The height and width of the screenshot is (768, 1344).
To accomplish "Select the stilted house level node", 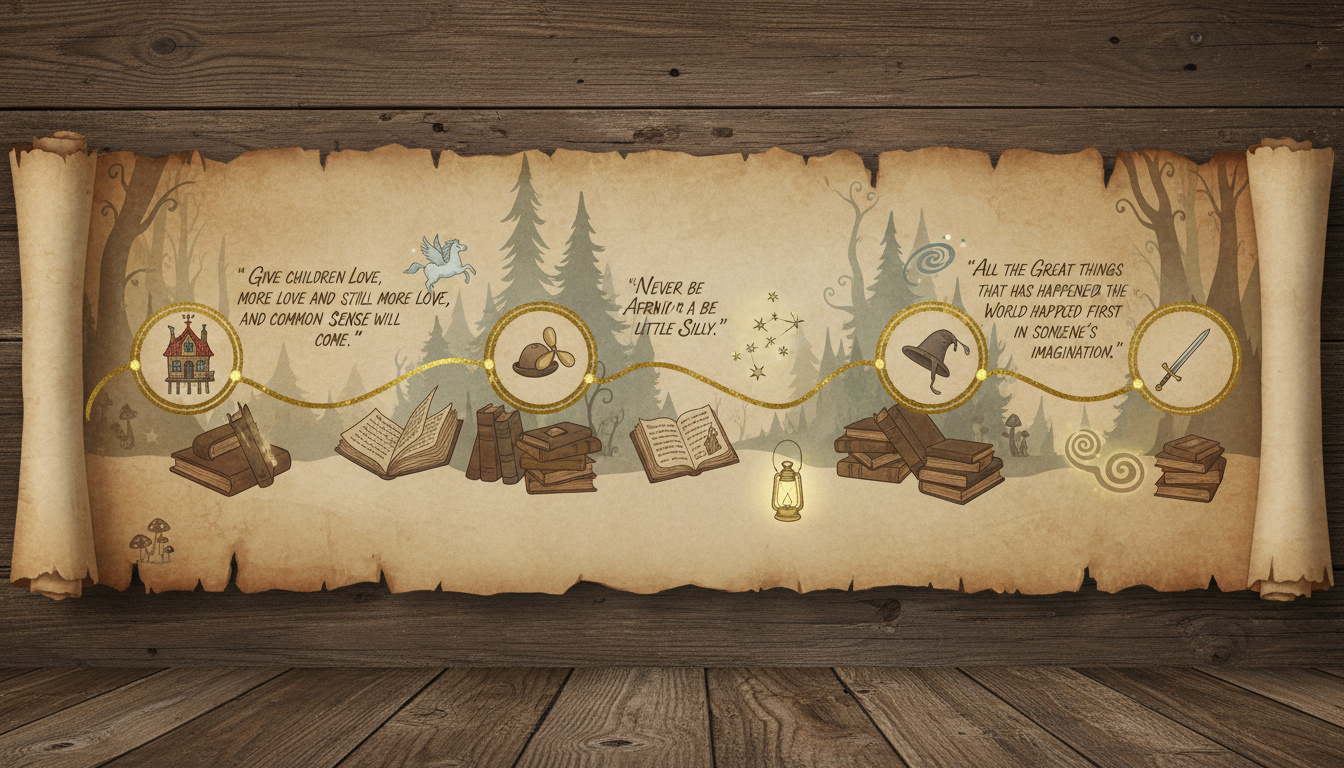I will [x=188, y=358].
